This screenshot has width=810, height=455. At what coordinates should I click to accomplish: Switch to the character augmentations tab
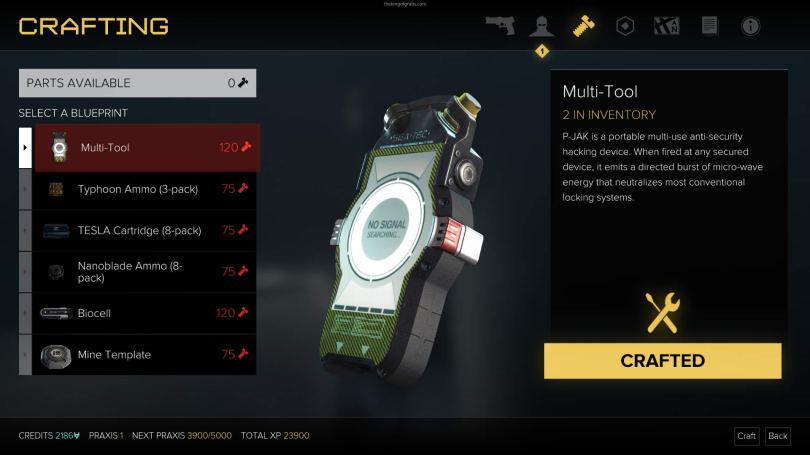541,26
